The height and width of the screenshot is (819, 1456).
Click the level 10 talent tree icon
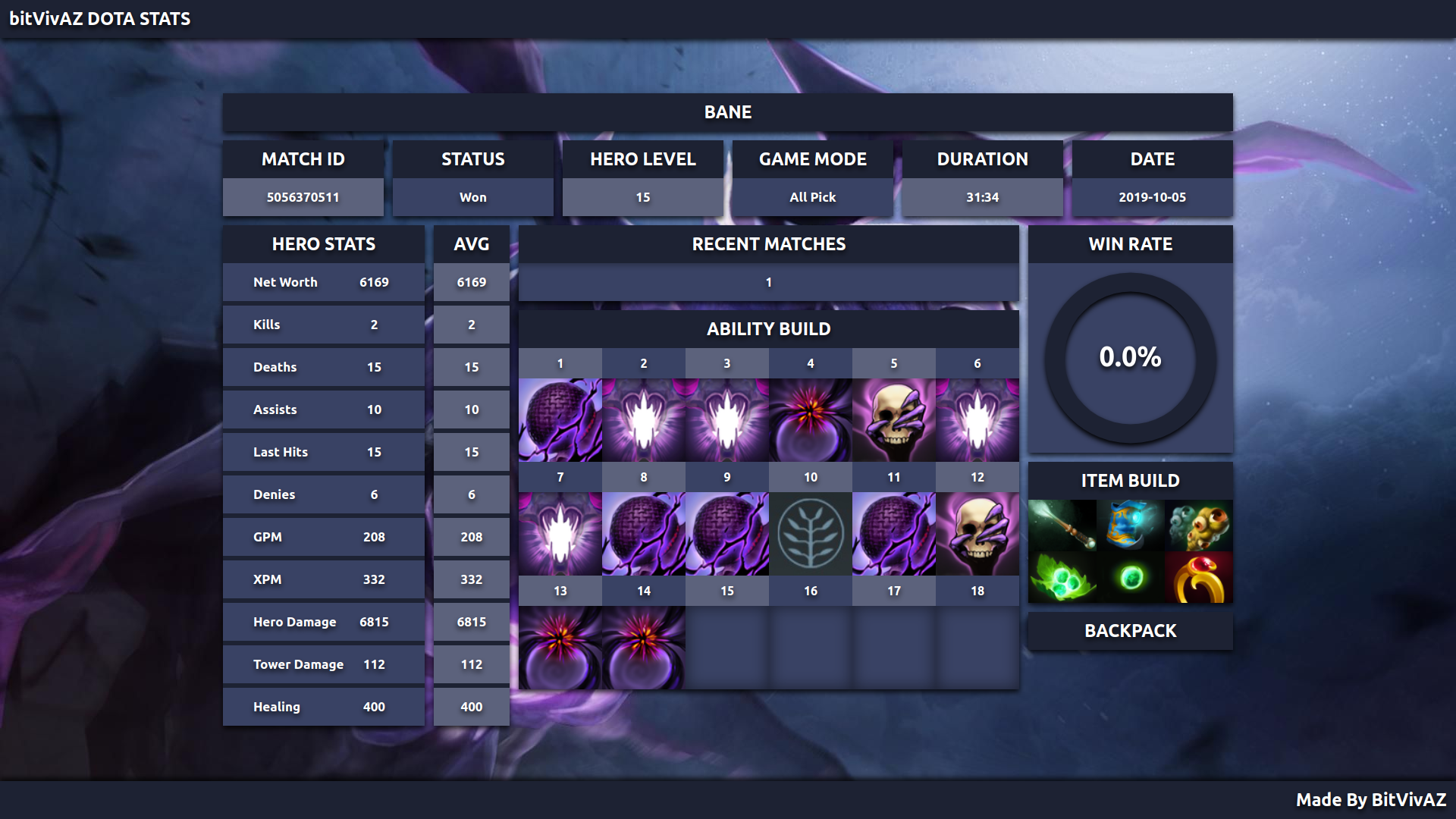810,534
